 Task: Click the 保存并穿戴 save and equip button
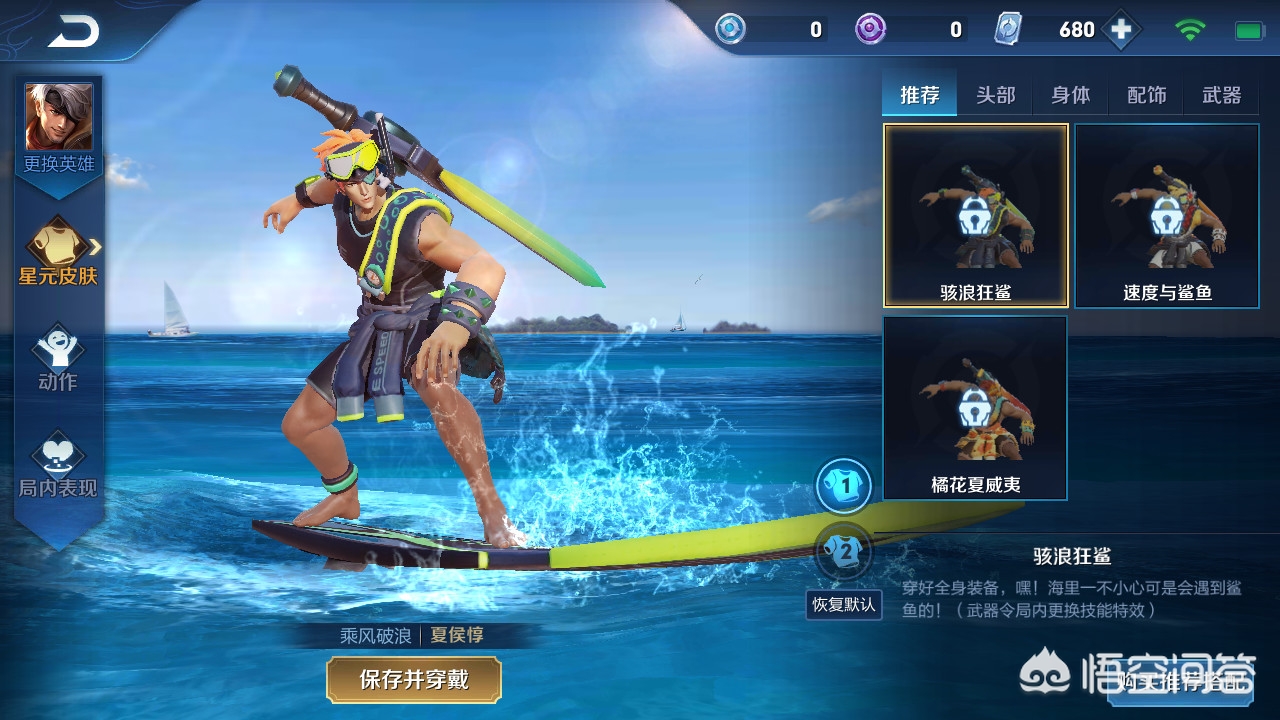pyautogui.click(x=414, y=680)
